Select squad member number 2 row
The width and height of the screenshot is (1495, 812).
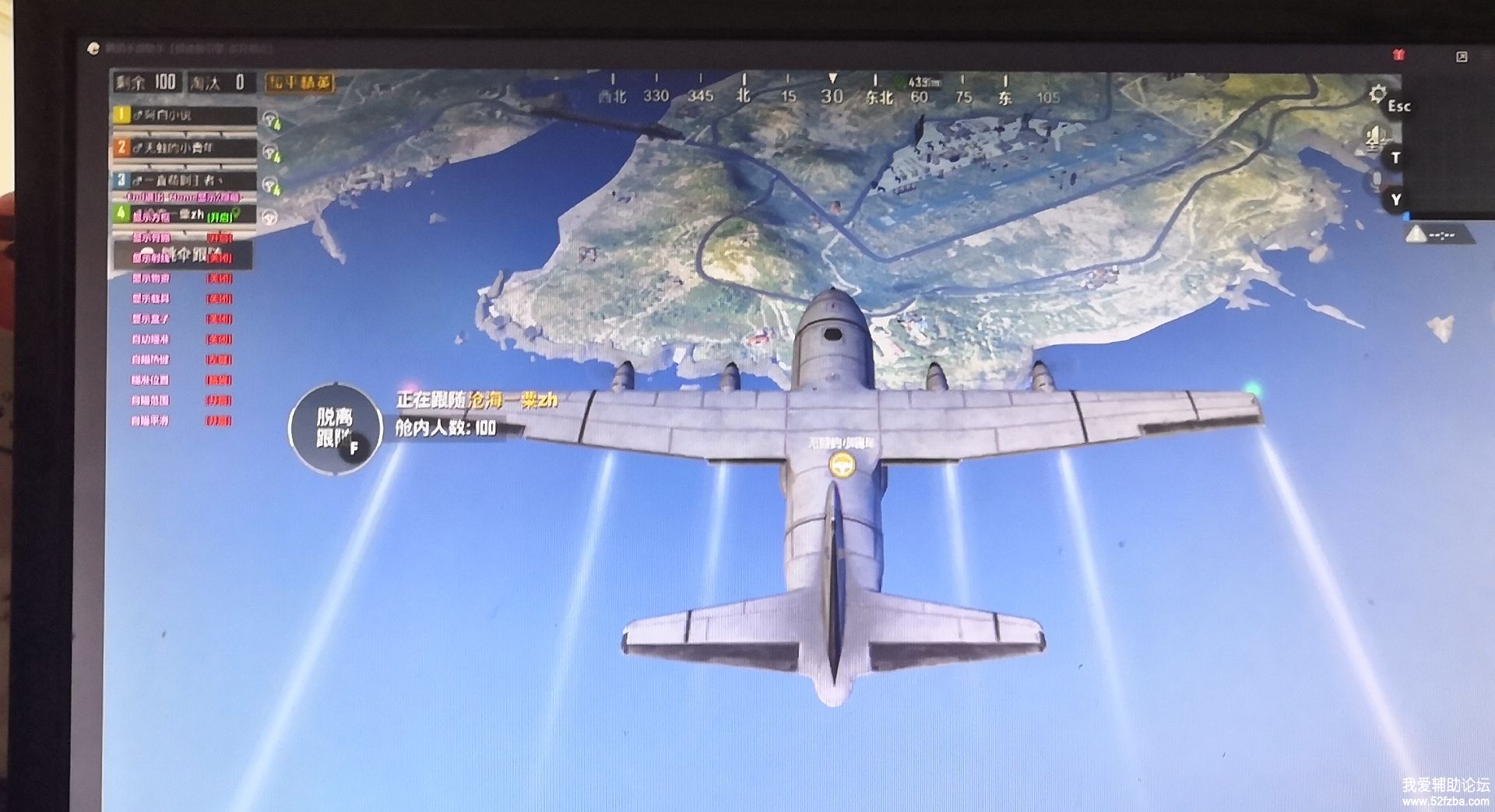click(x=185, y=147)
